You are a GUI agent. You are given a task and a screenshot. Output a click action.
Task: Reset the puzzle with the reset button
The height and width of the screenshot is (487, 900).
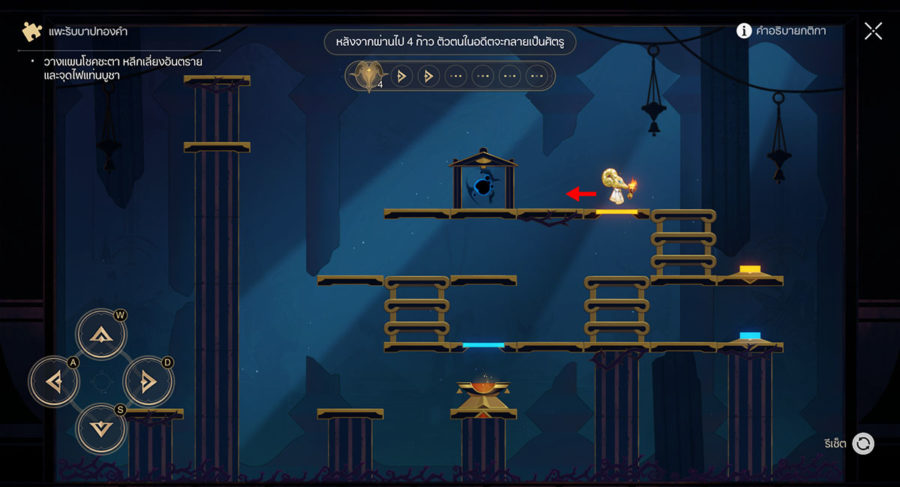tap(863, 443)
